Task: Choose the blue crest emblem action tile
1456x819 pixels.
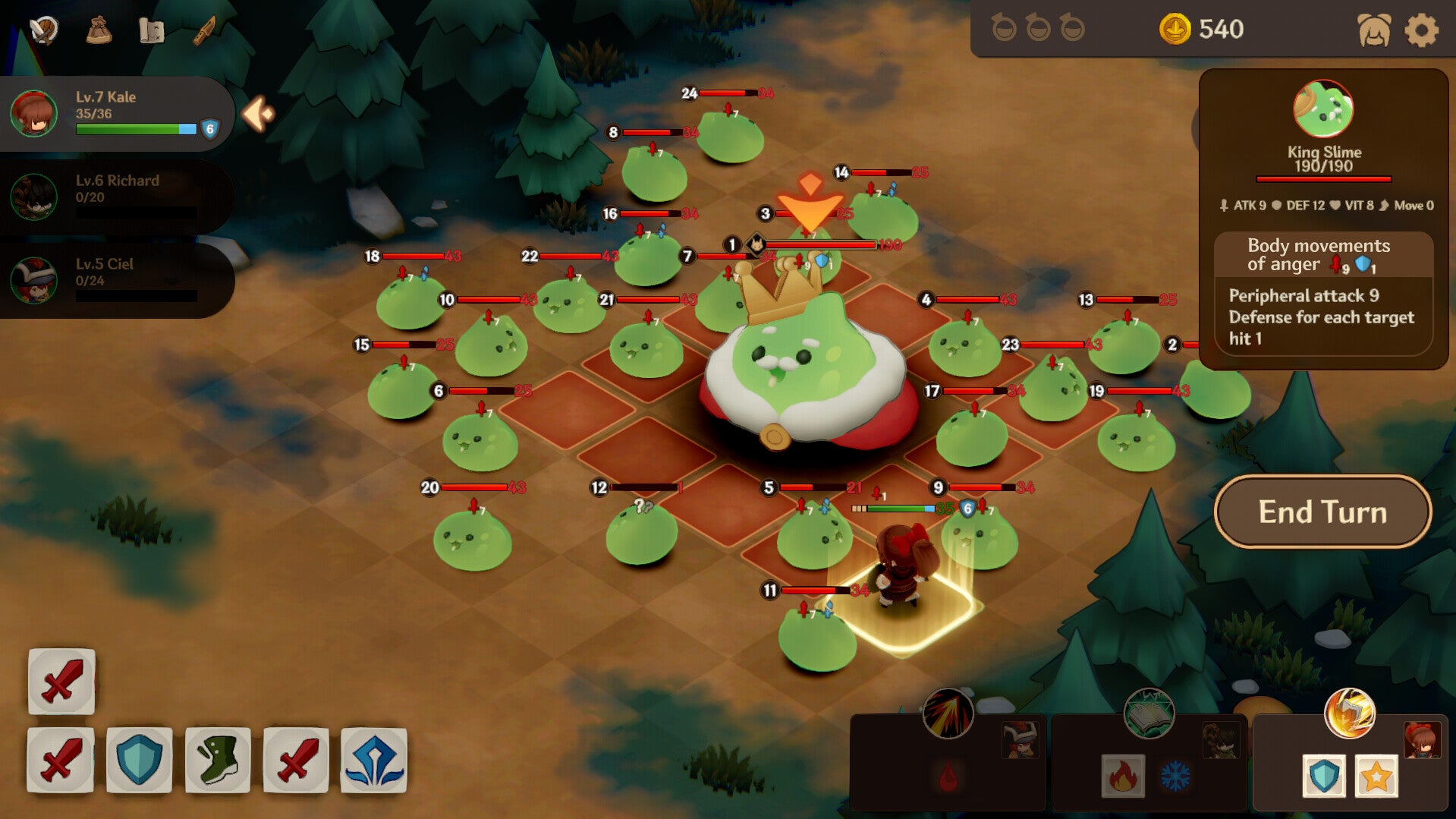Action: click(x=374, y=760)
